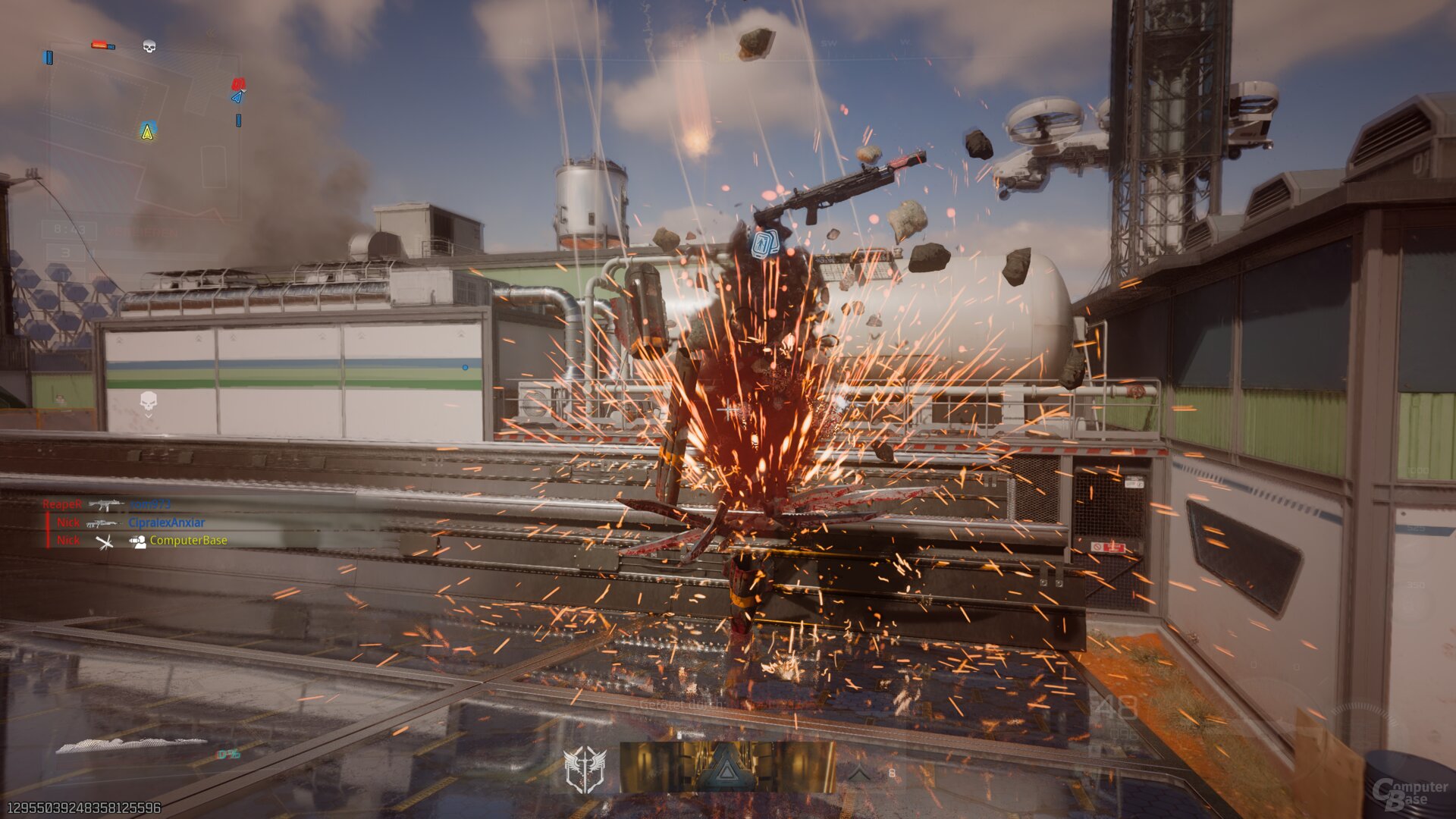Open the killer's golden calling card
Screen dimensions: 1456x819
pyautogui.click(x=728, y=767)
